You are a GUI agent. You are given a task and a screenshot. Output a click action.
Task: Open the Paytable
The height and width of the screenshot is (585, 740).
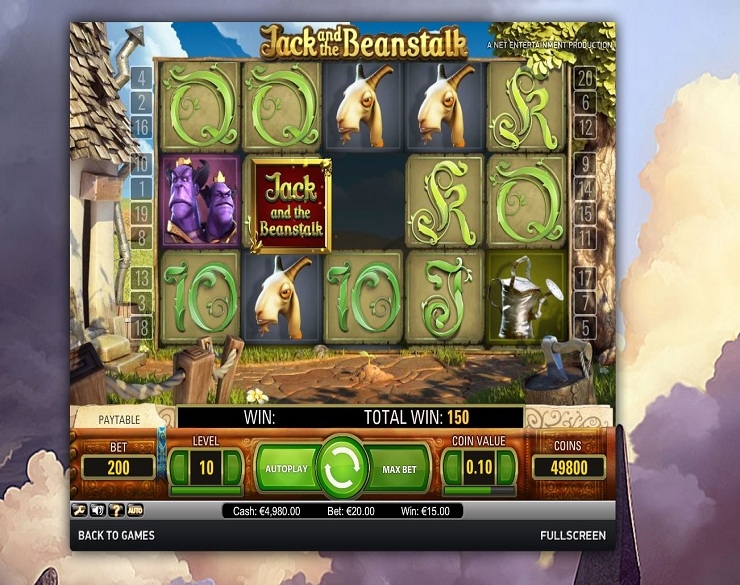119,419
